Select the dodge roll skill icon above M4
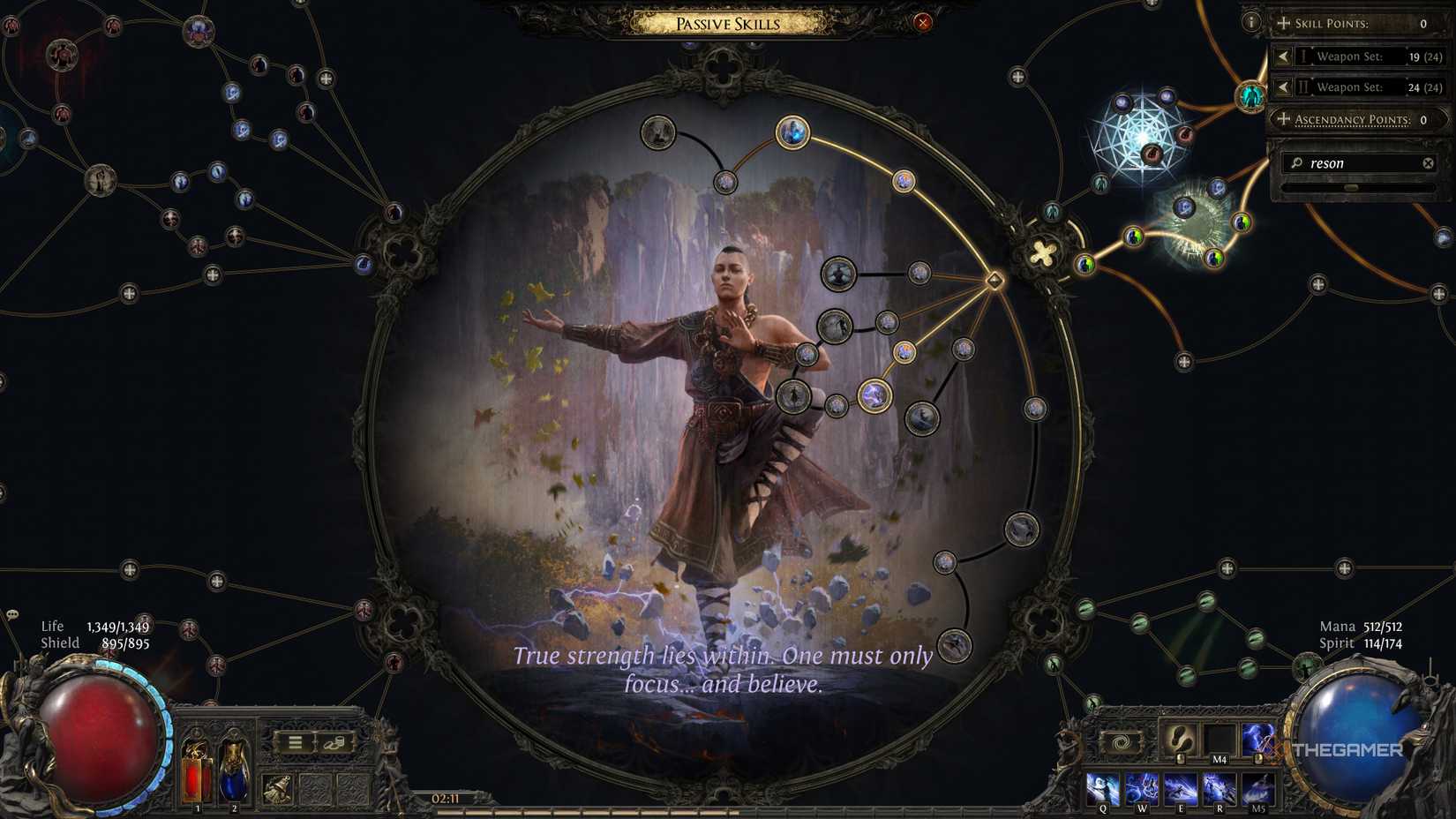Viewport: 1456px width, 819px height. click(x=1182, y=740)
